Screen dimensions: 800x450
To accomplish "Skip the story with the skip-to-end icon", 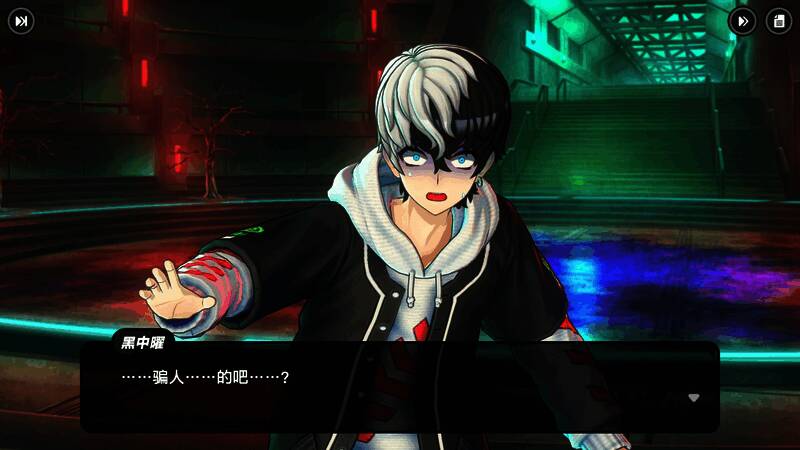I will (21, 21).
